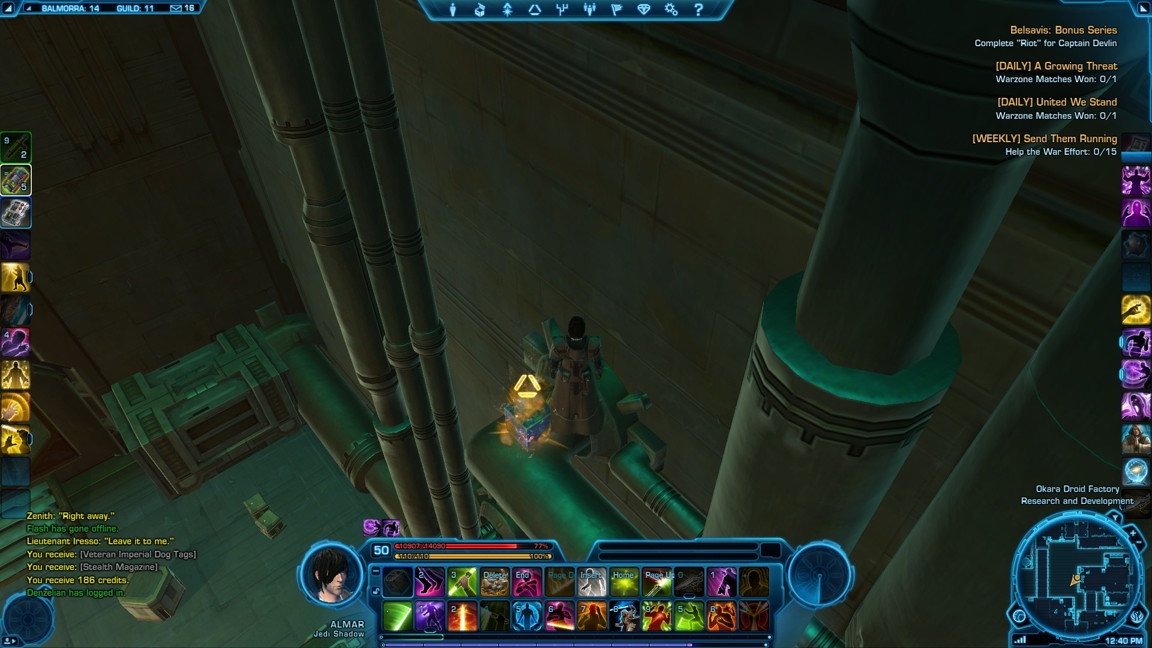Activate the ability bound to Insert
Screen dimensions: 1152x648
[592, 582]
